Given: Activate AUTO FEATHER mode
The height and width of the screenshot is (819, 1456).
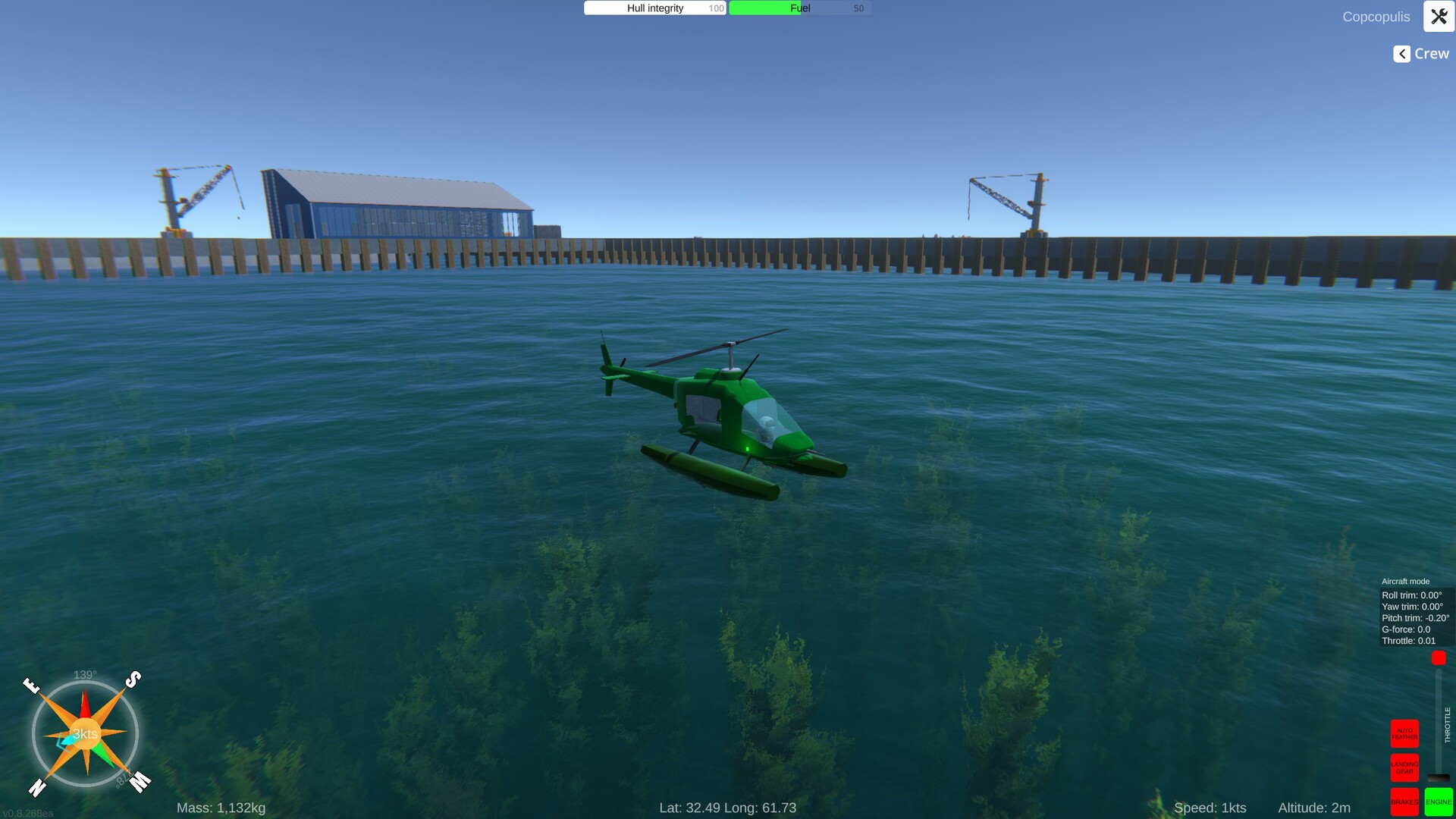Looking at the screenshot, I should tap(1404, 734).
